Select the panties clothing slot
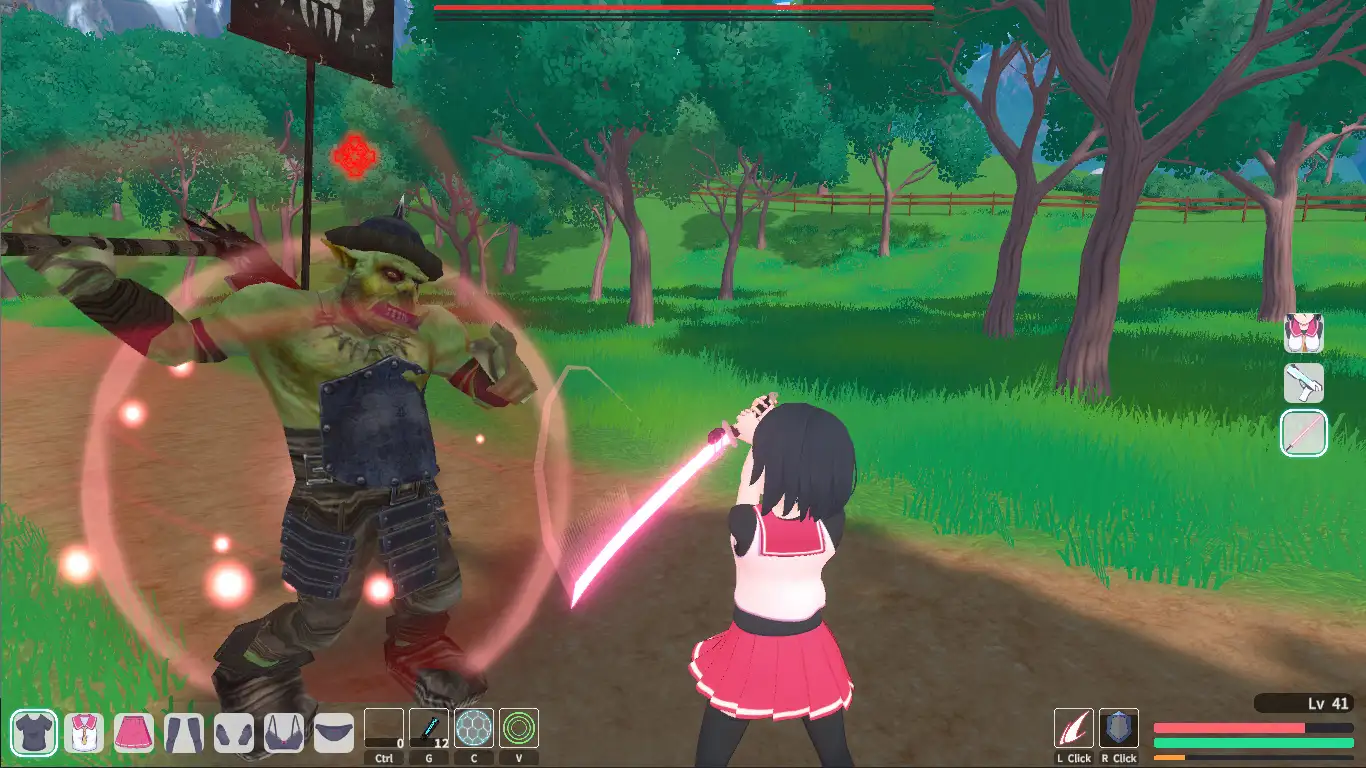The image size is (1366, 768). [334, 733]
